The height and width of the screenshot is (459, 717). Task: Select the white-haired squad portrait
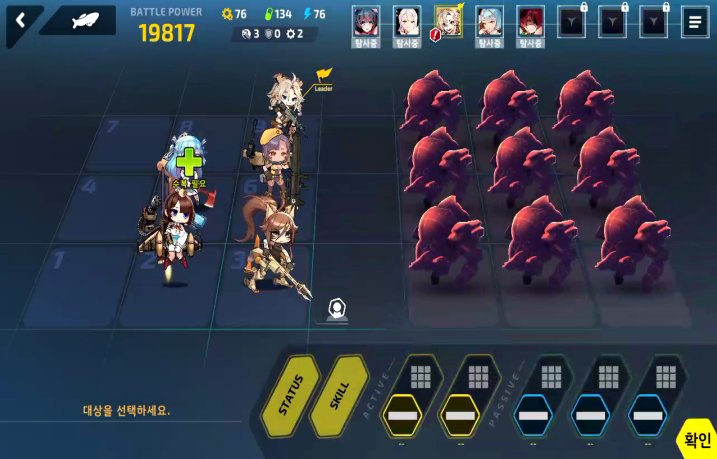click(x=406, y=21)
